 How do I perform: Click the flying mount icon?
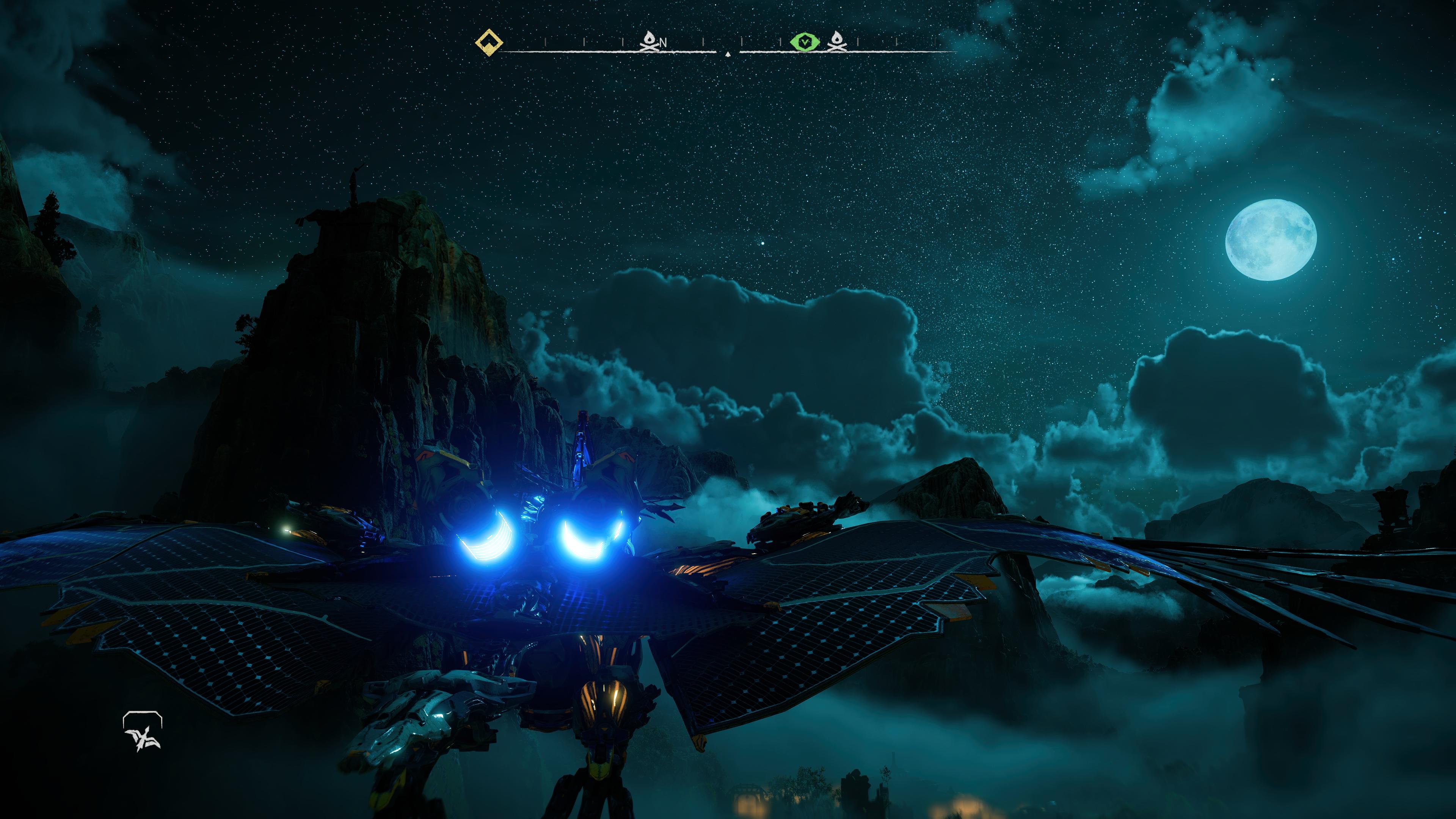[143, 732]
